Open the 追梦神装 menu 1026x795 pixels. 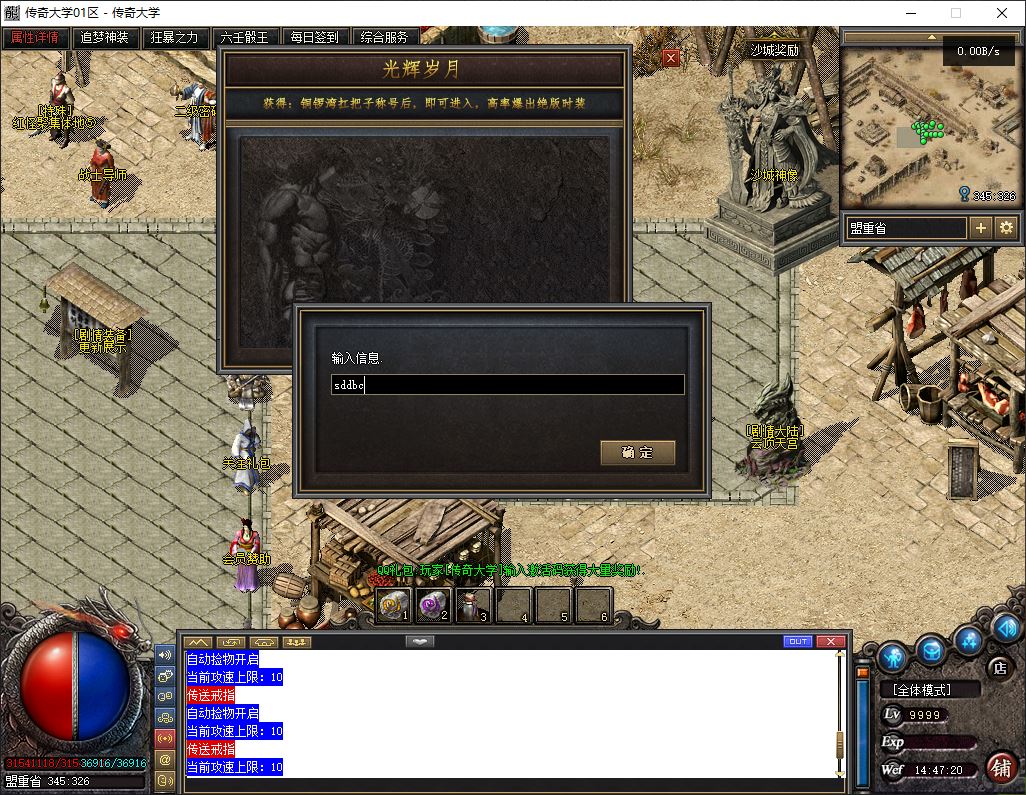point(105,37)
